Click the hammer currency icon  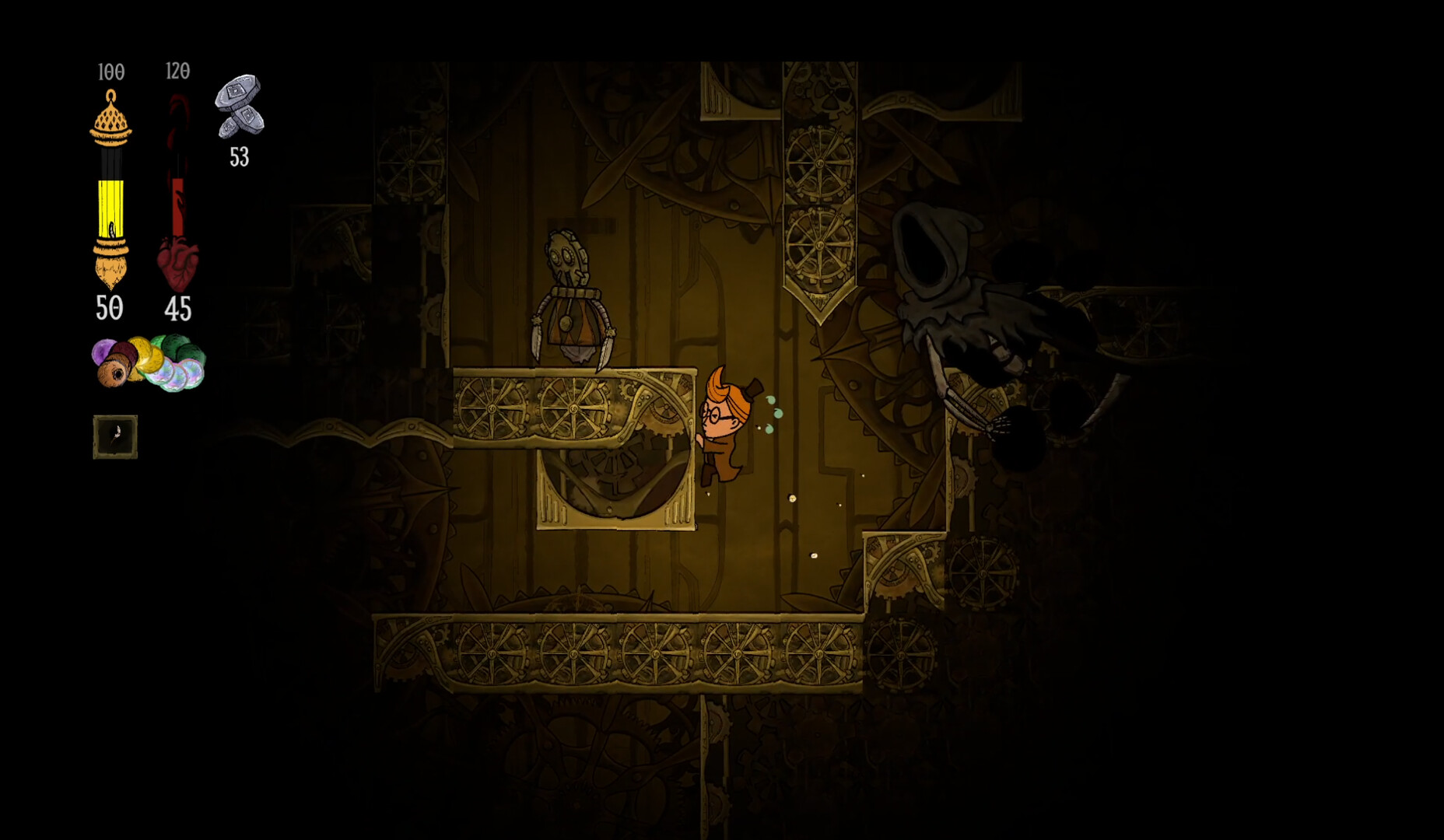click(x=239, y=109)
